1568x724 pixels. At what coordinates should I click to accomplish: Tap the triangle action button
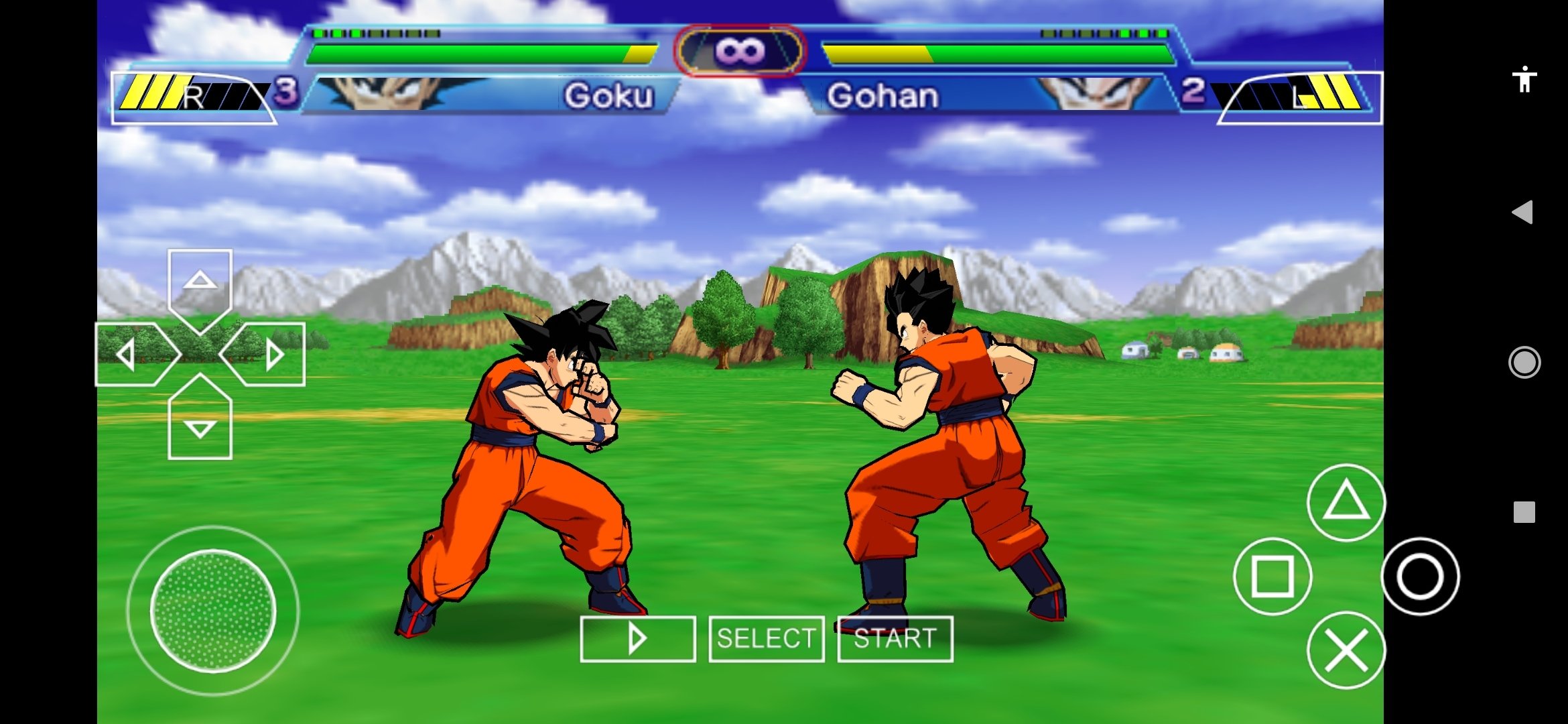1346,502
